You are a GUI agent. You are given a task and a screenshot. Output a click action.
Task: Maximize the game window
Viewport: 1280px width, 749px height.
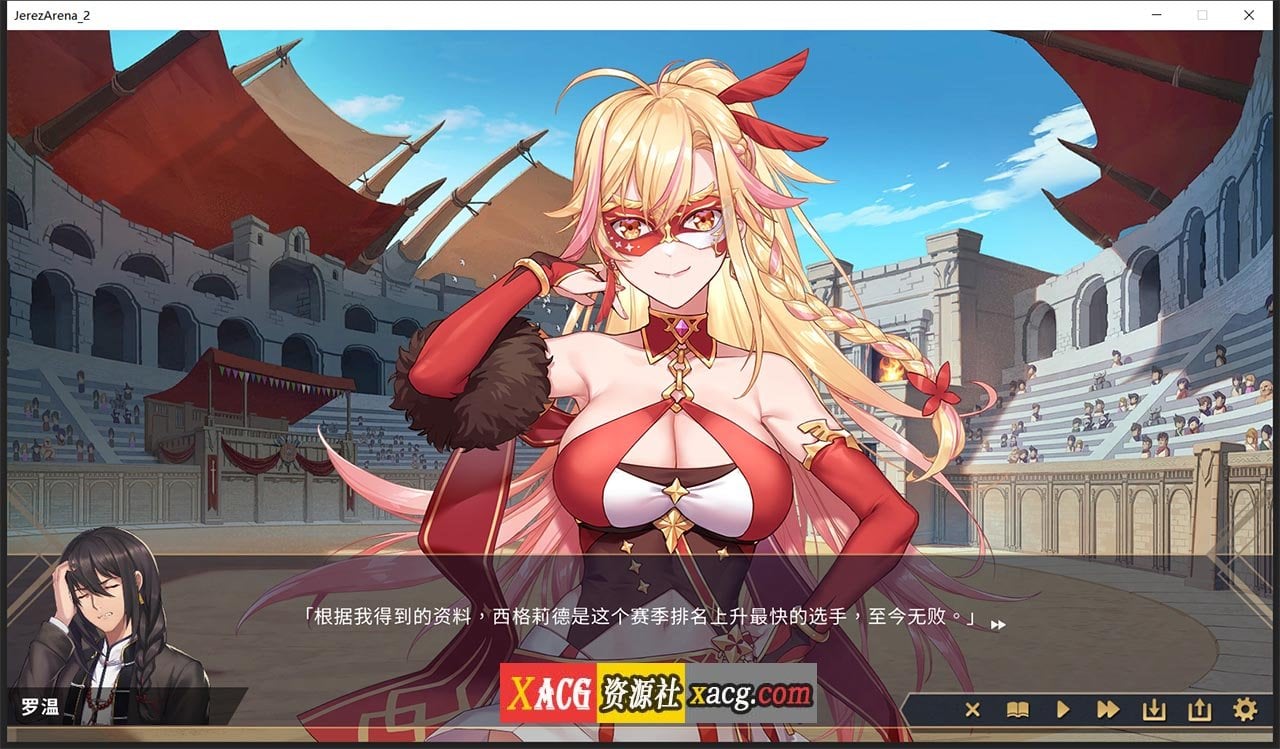pos(1203,15)
